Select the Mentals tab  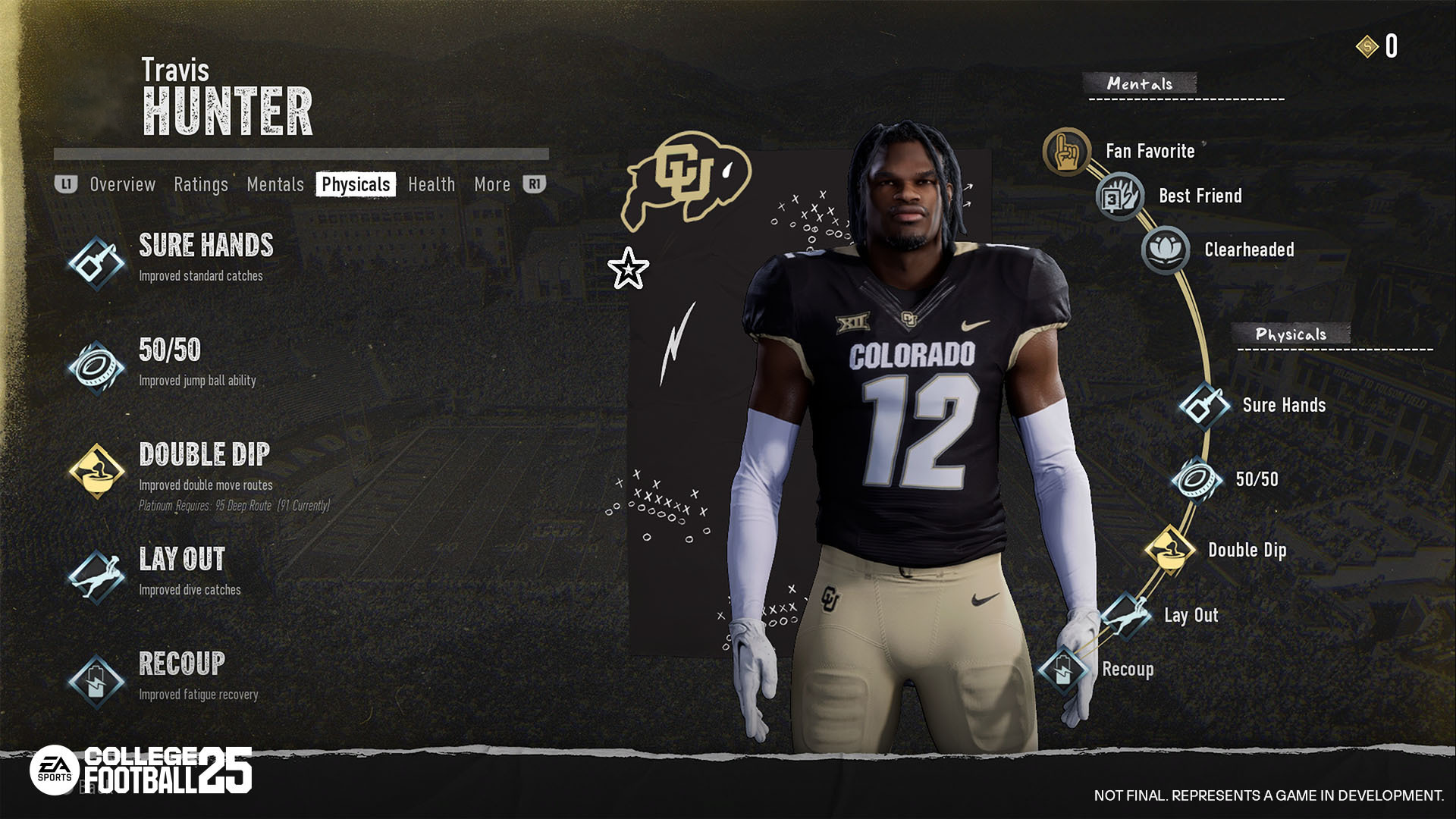275,184
